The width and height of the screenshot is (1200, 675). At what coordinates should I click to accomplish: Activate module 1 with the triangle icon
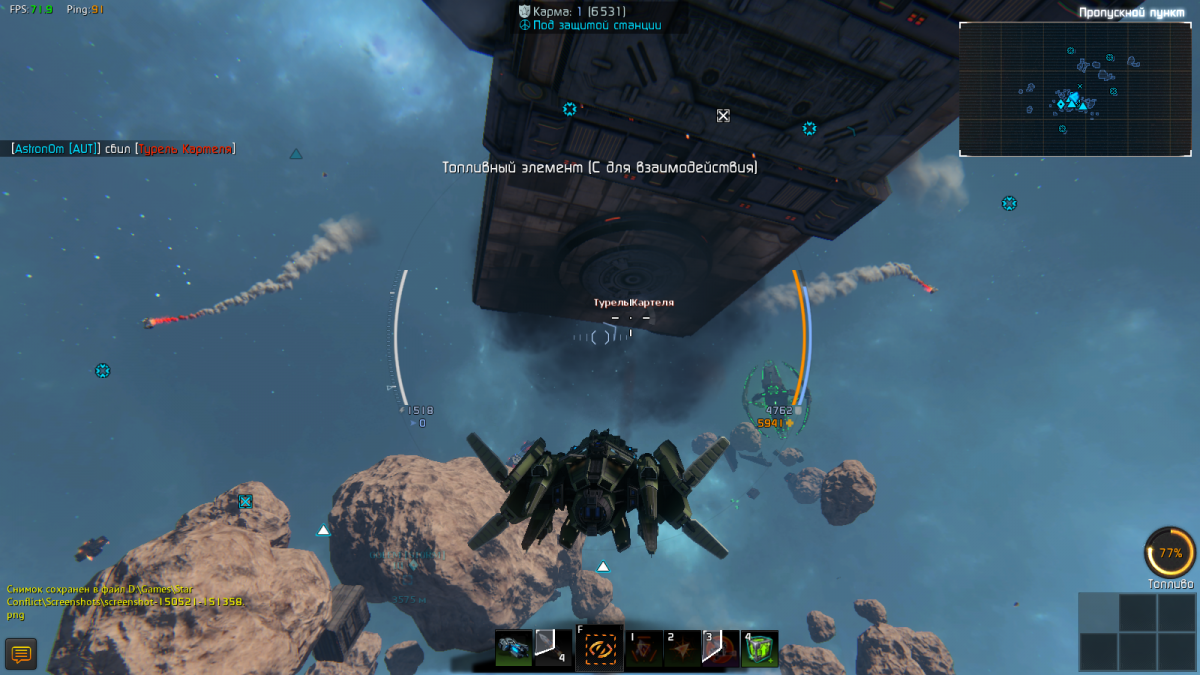pos(644,648)
